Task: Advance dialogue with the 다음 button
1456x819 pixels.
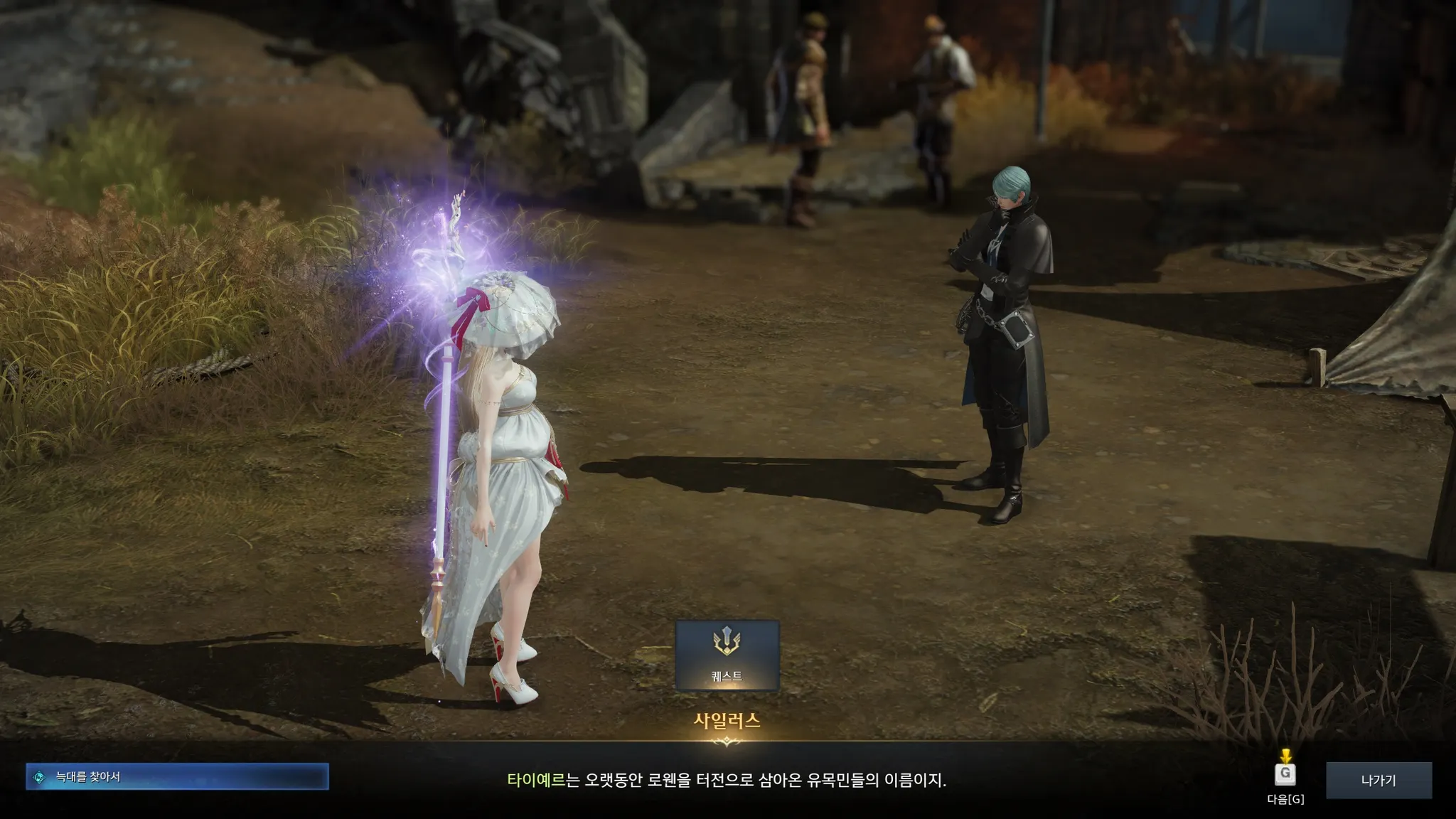Action: (x=1285, y=773)
